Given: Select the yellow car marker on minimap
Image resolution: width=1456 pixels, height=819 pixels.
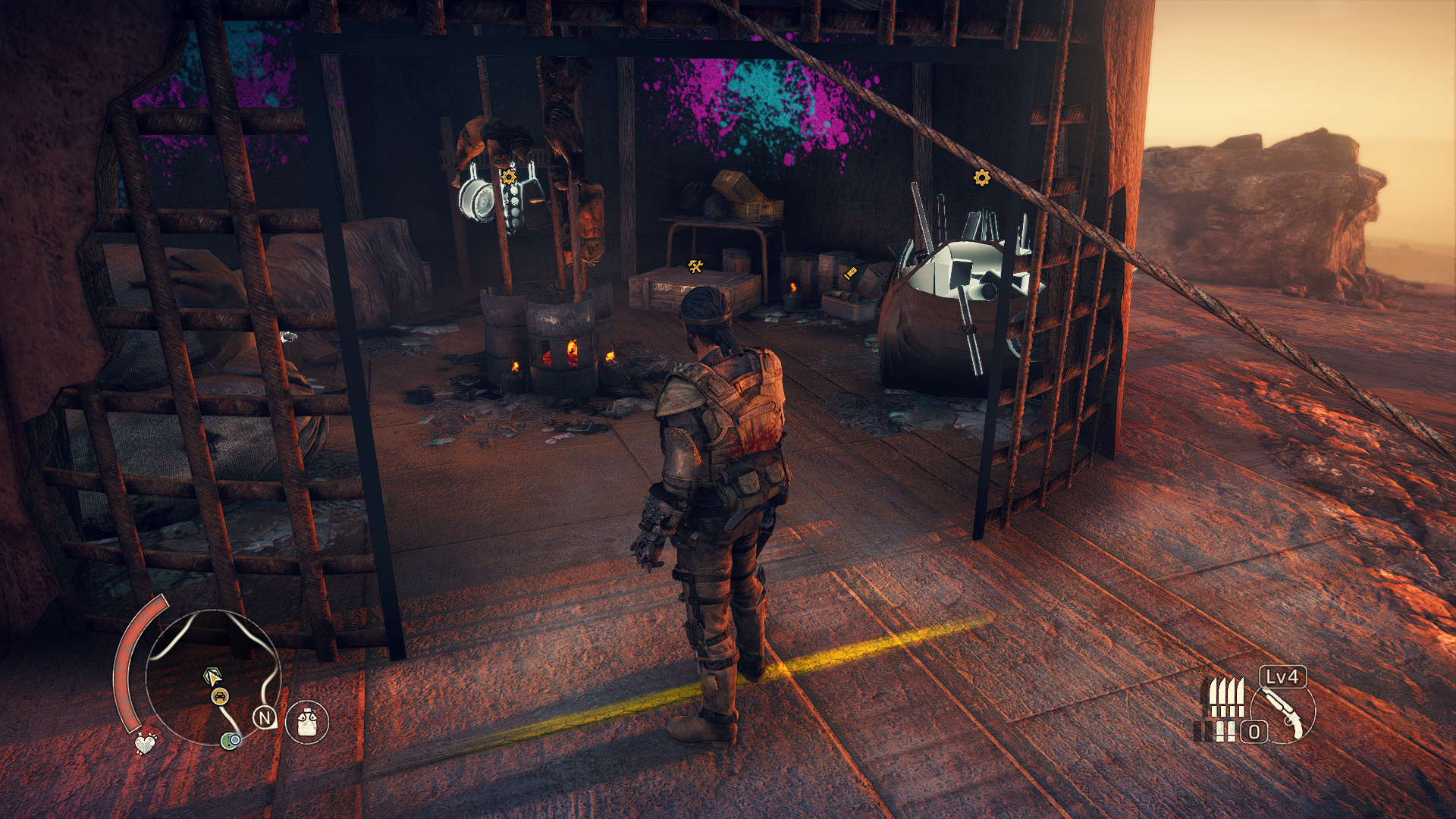Looking at the screenshot, I should 219,696.
